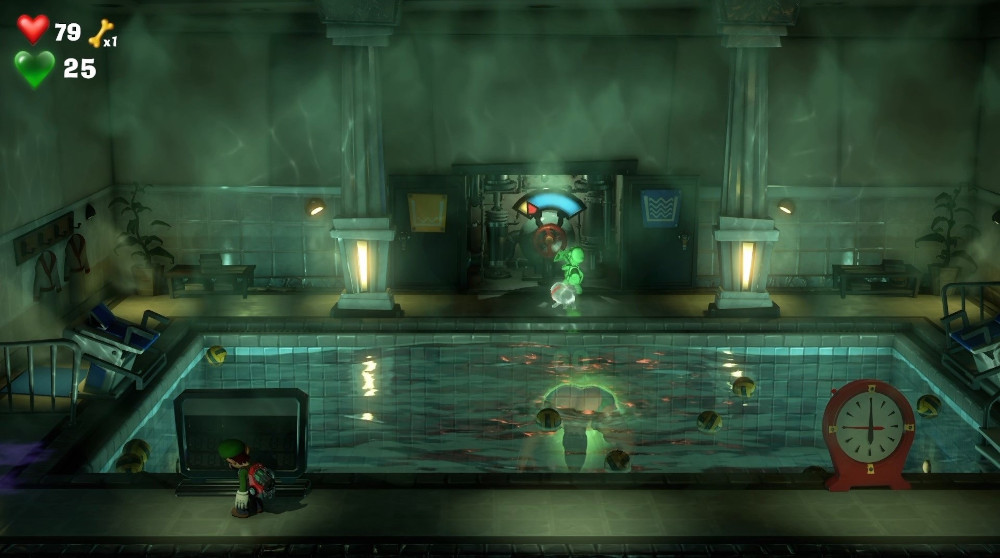Click the golden bone item icon
Image resolution: width=1000 pixels, height=558 pixels.
pos(99,33)
